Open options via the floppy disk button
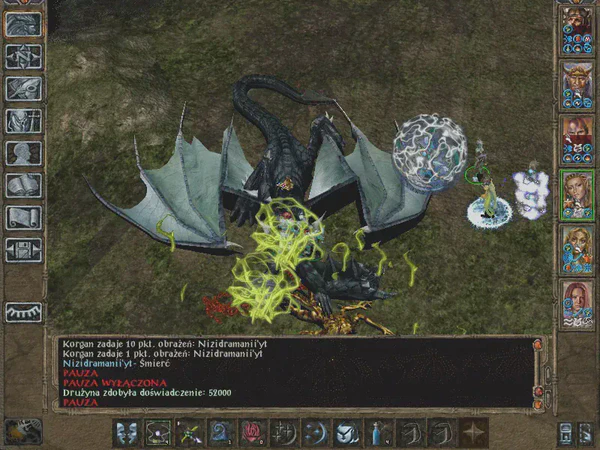 coord(23,249)
